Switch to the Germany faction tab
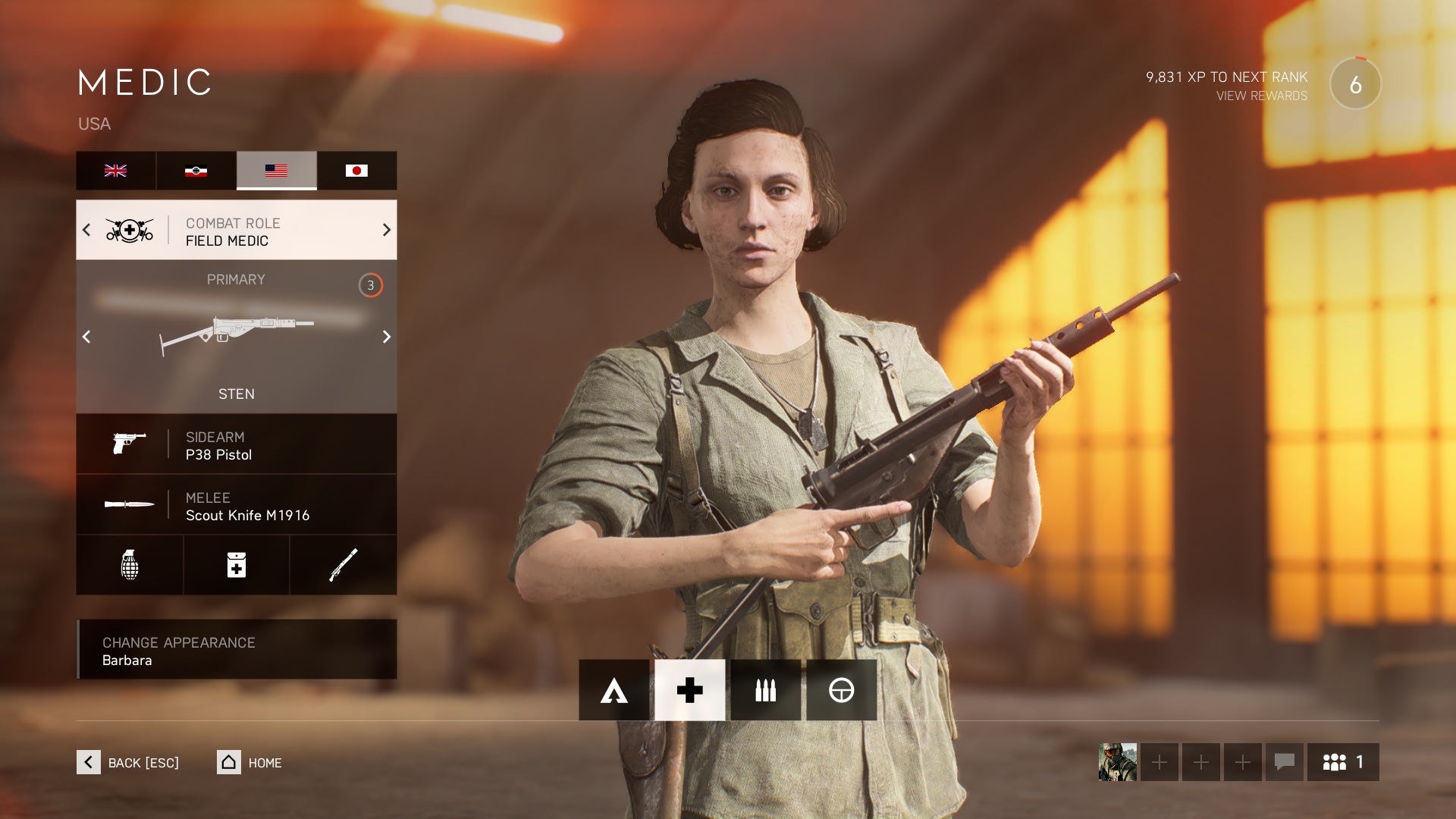 [x=196, y=171]
